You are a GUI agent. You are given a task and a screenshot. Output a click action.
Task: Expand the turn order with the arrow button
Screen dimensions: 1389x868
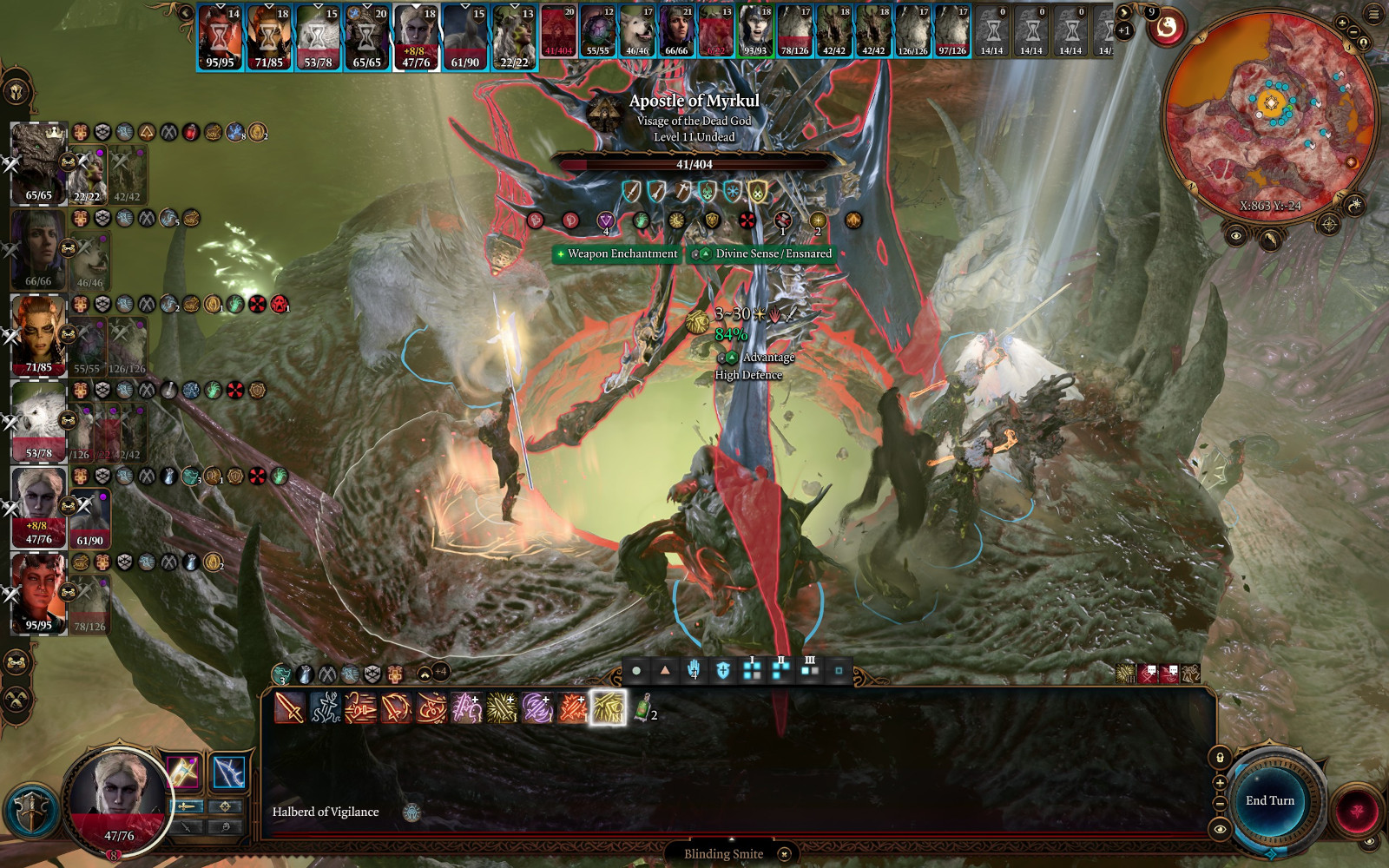pyautogui.click(x=1123, y=13)
